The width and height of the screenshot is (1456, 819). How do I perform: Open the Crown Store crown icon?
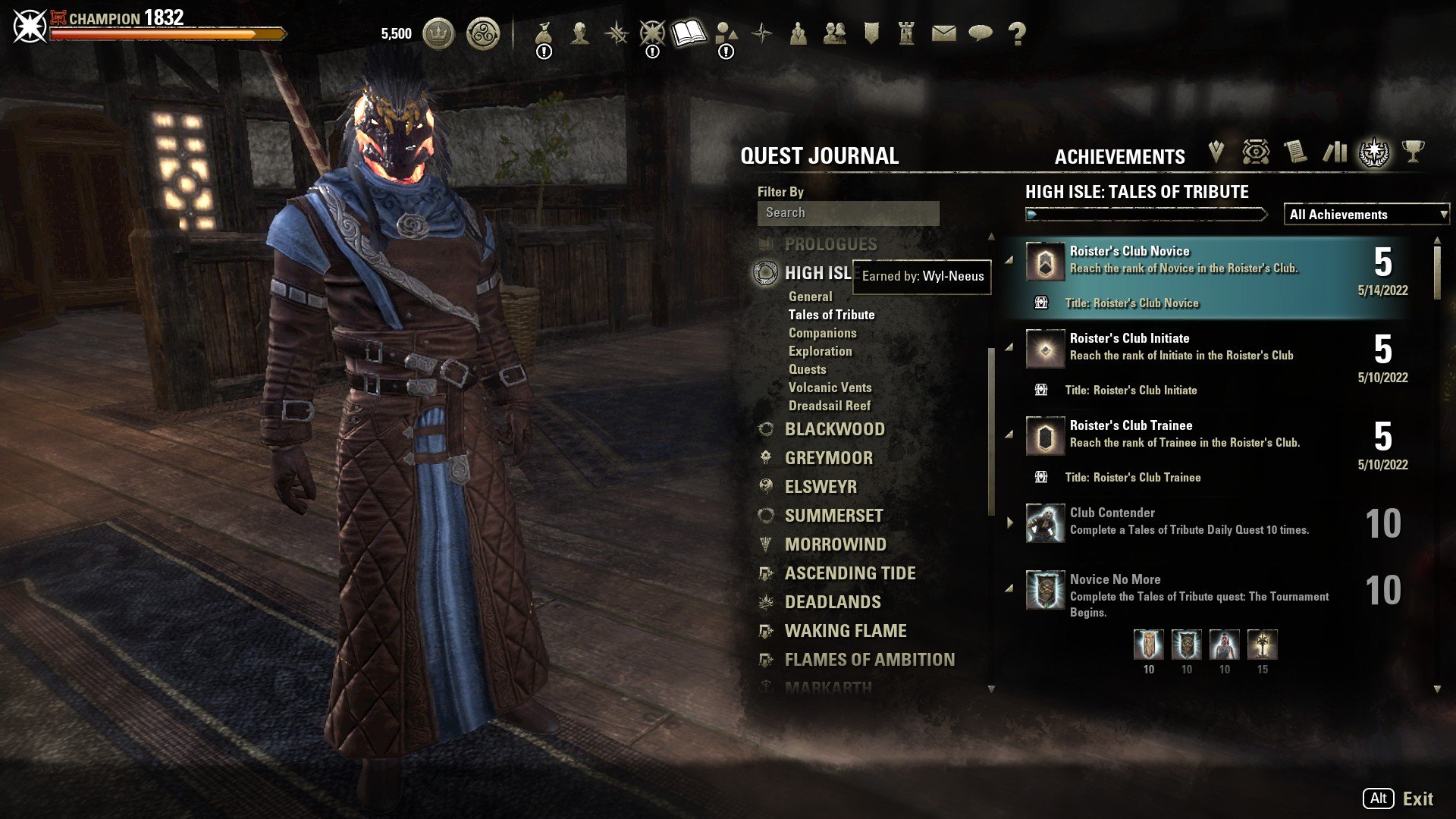[438, 33]
